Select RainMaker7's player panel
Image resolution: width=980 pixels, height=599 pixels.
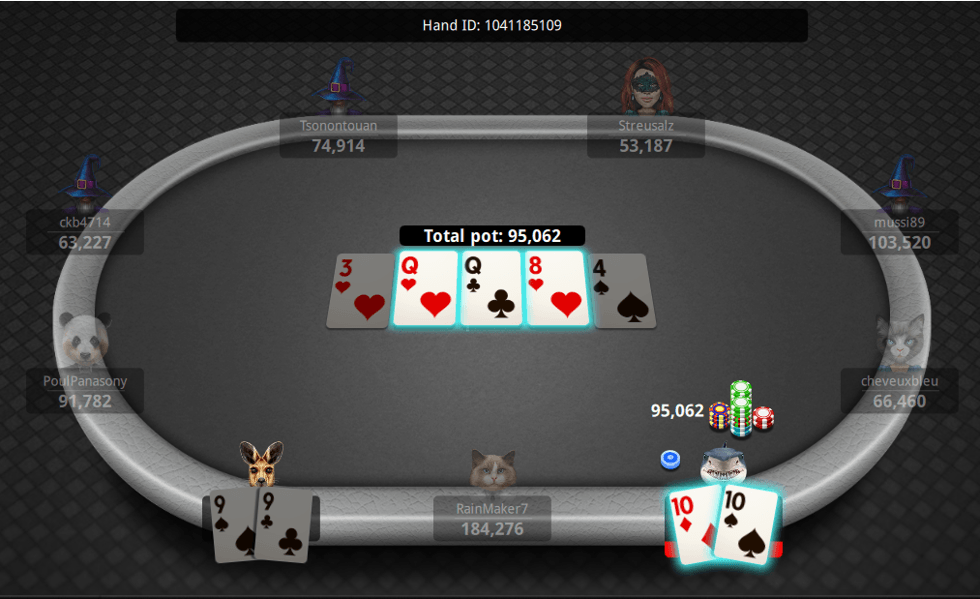tap(491, 518)
